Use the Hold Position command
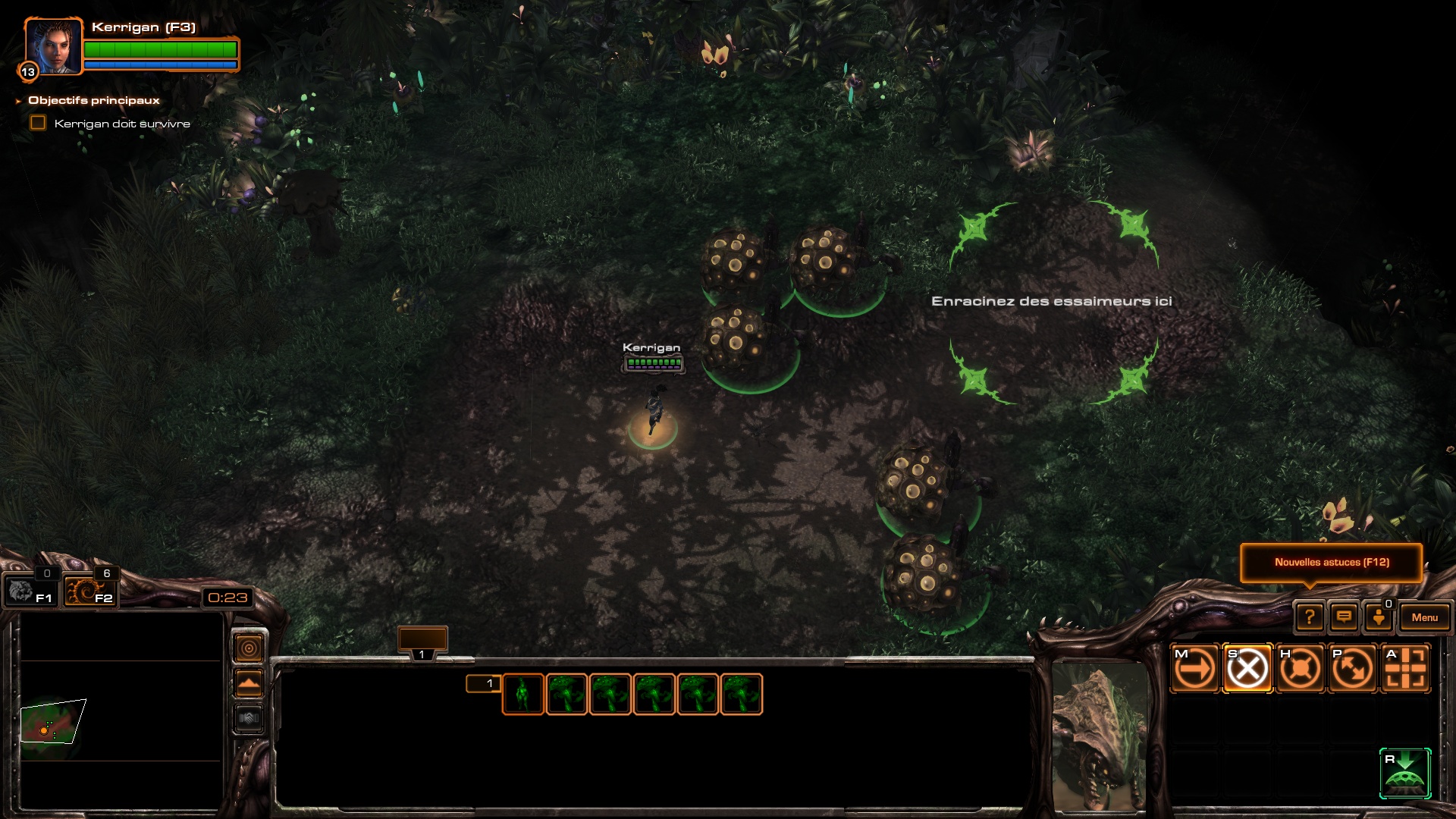Image resolution: width=1456 pixels, height=819 pixels. coord(1301,668)
